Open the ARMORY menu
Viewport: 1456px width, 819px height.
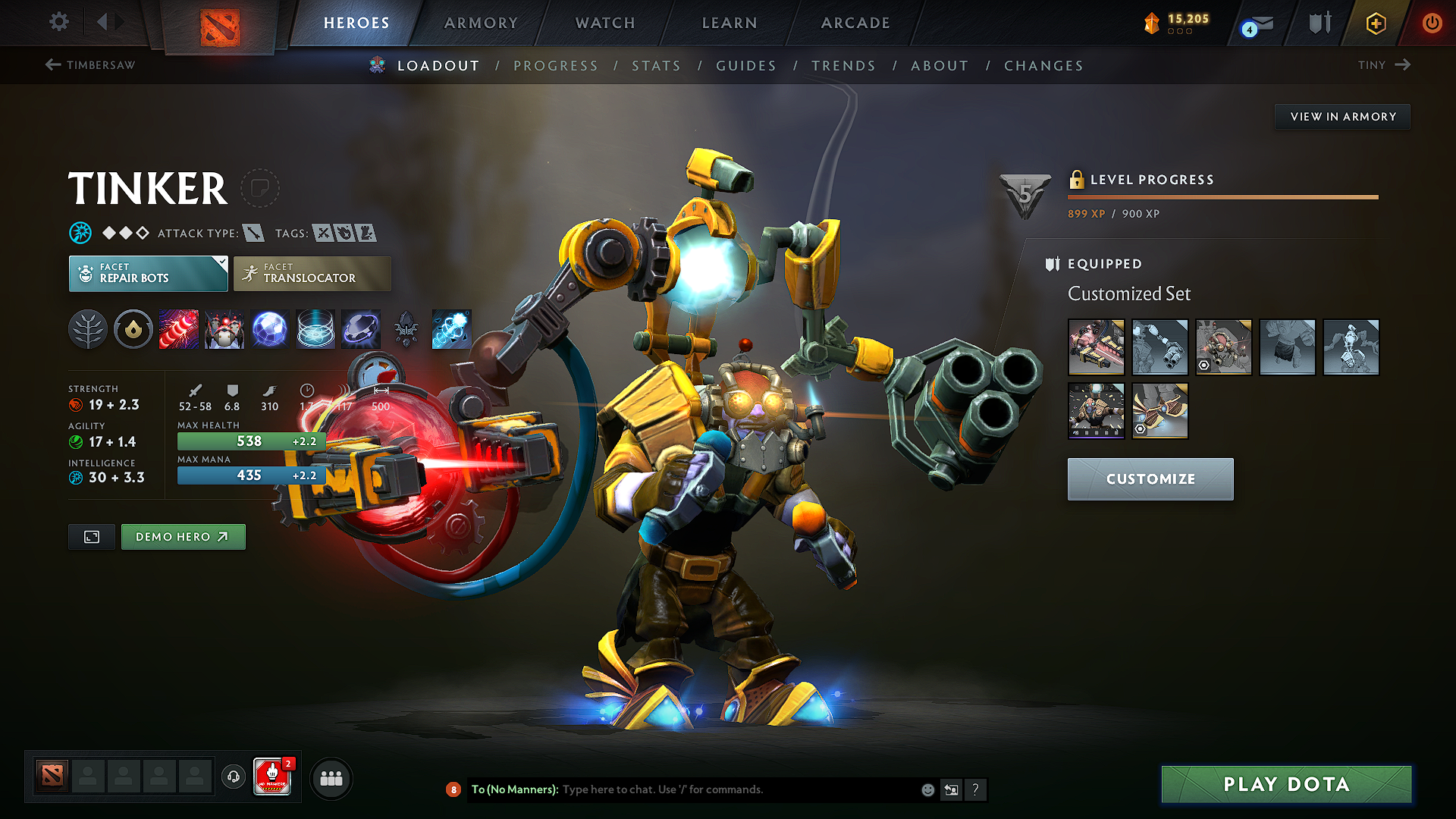click(x=481, y=23)
